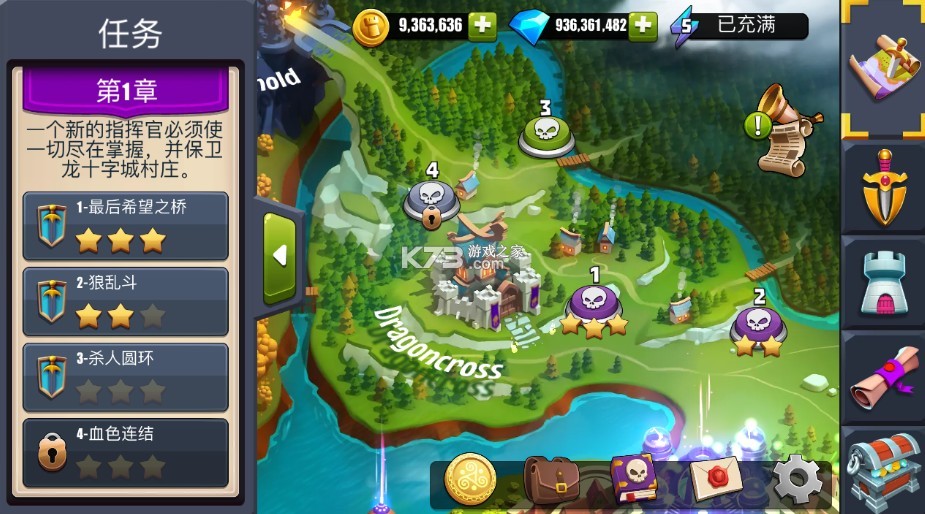
Task: Select mission 1-最后希望之桥 in the list
Action: pyautogui.click(x=125, y=226)
